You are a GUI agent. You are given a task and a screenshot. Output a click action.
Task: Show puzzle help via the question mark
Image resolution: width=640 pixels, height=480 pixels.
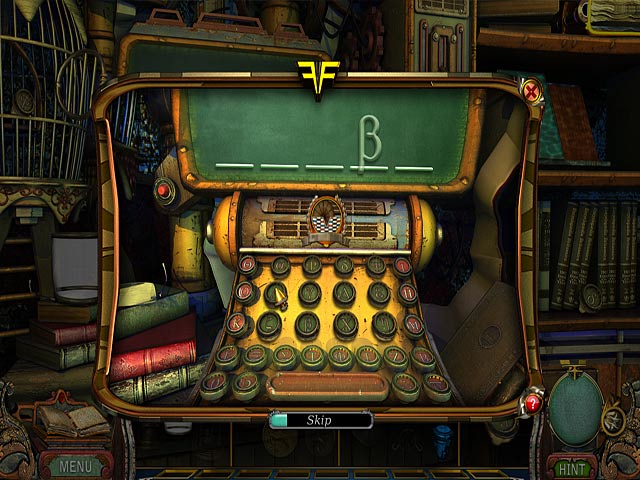[532, 402]
